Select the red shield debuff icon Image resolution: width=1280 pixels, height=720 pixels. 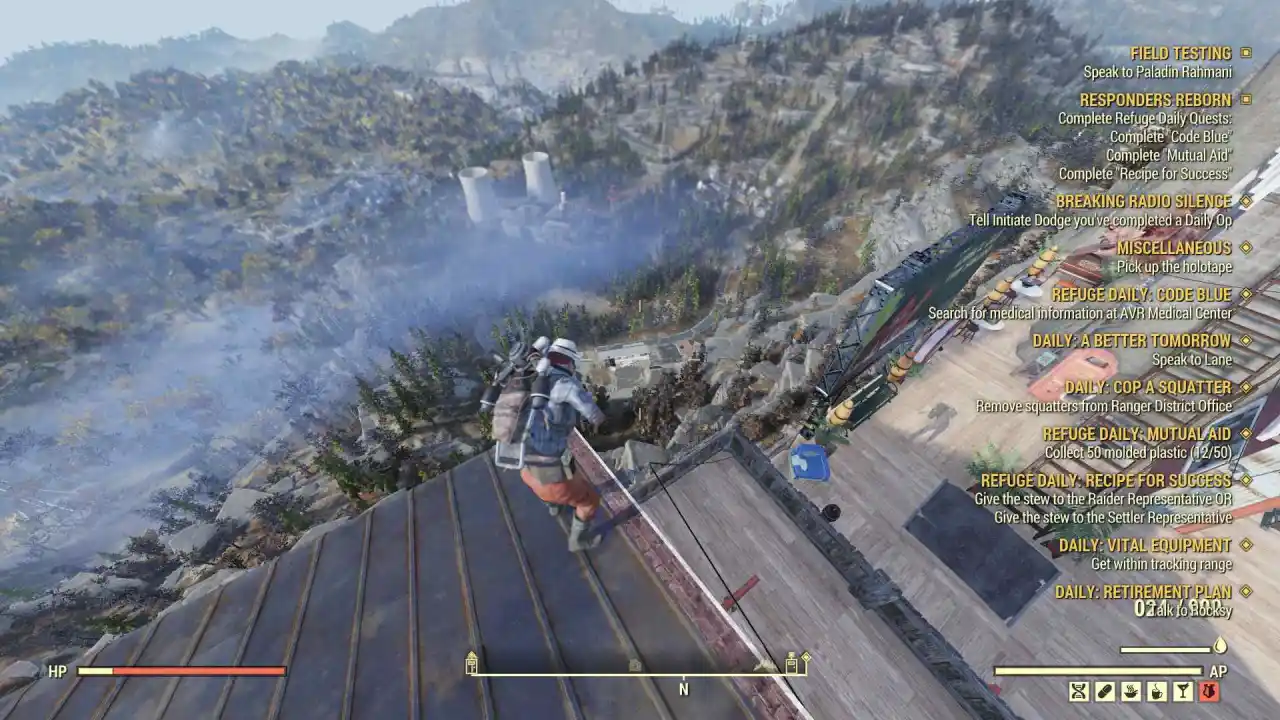pyautogui.click(x=1210, y=692)
